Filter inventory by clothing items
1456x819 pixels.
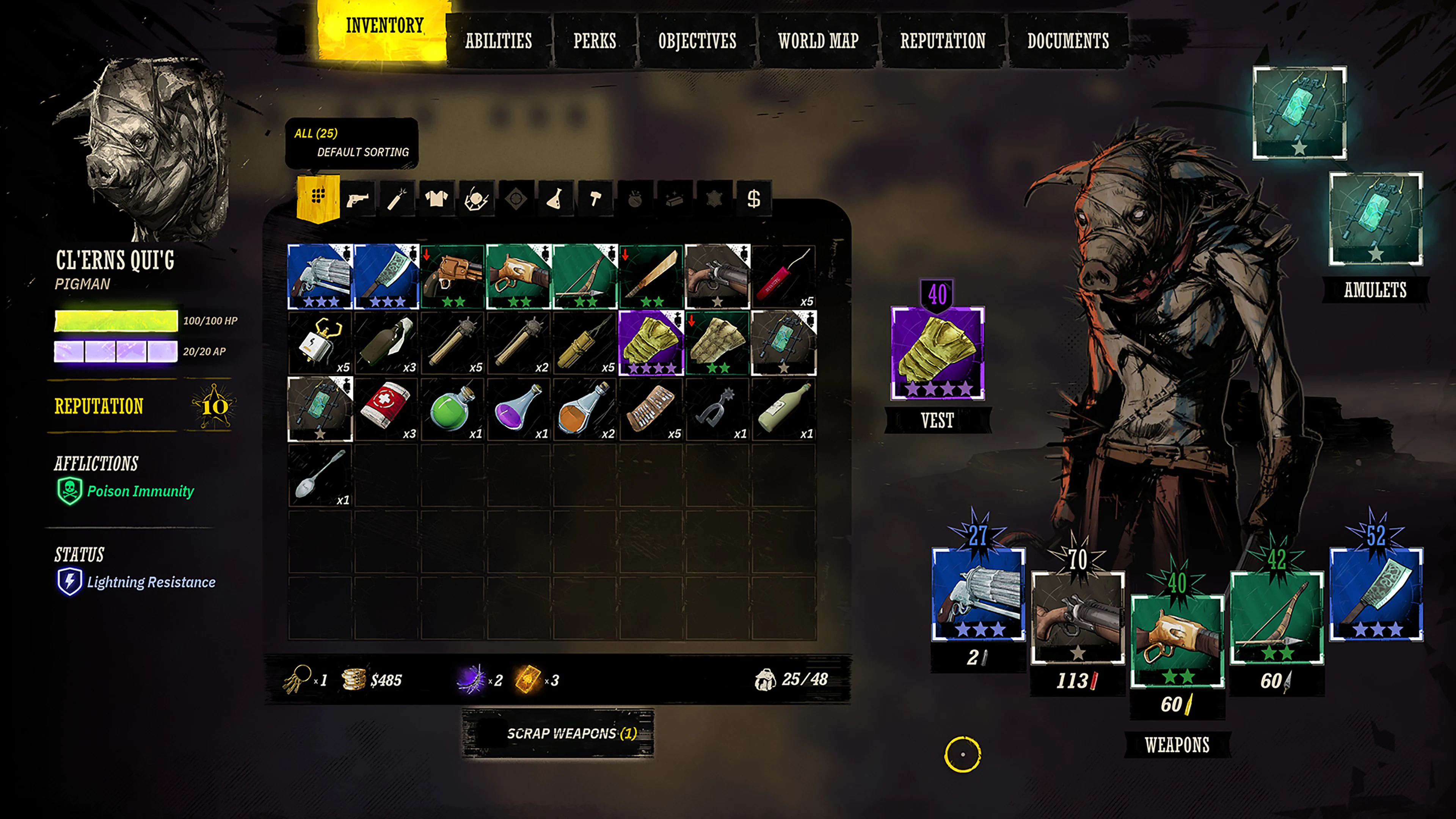coord(437,198)
